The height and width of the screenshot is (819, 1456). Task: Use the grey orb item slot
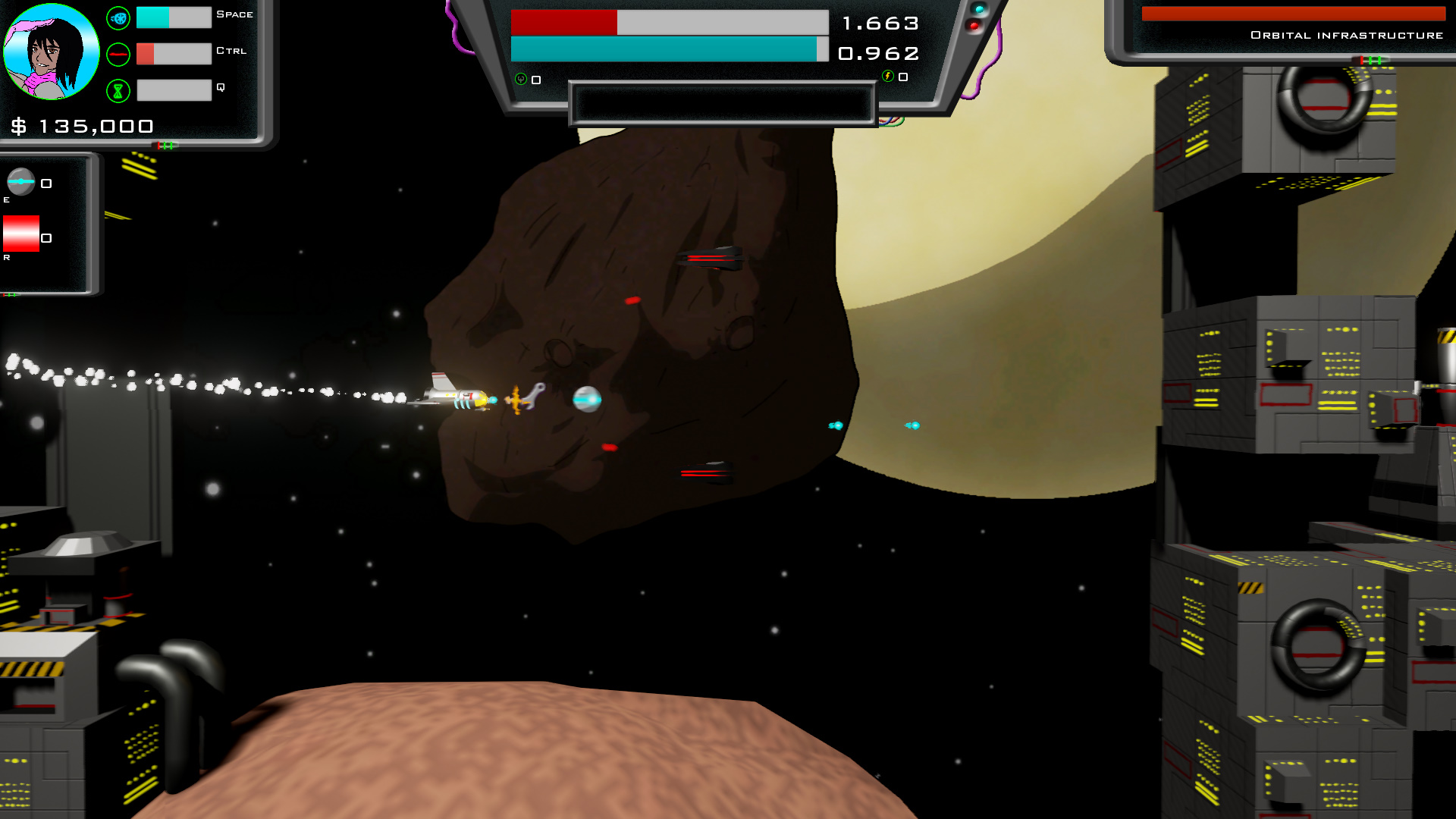coord(21,182)
